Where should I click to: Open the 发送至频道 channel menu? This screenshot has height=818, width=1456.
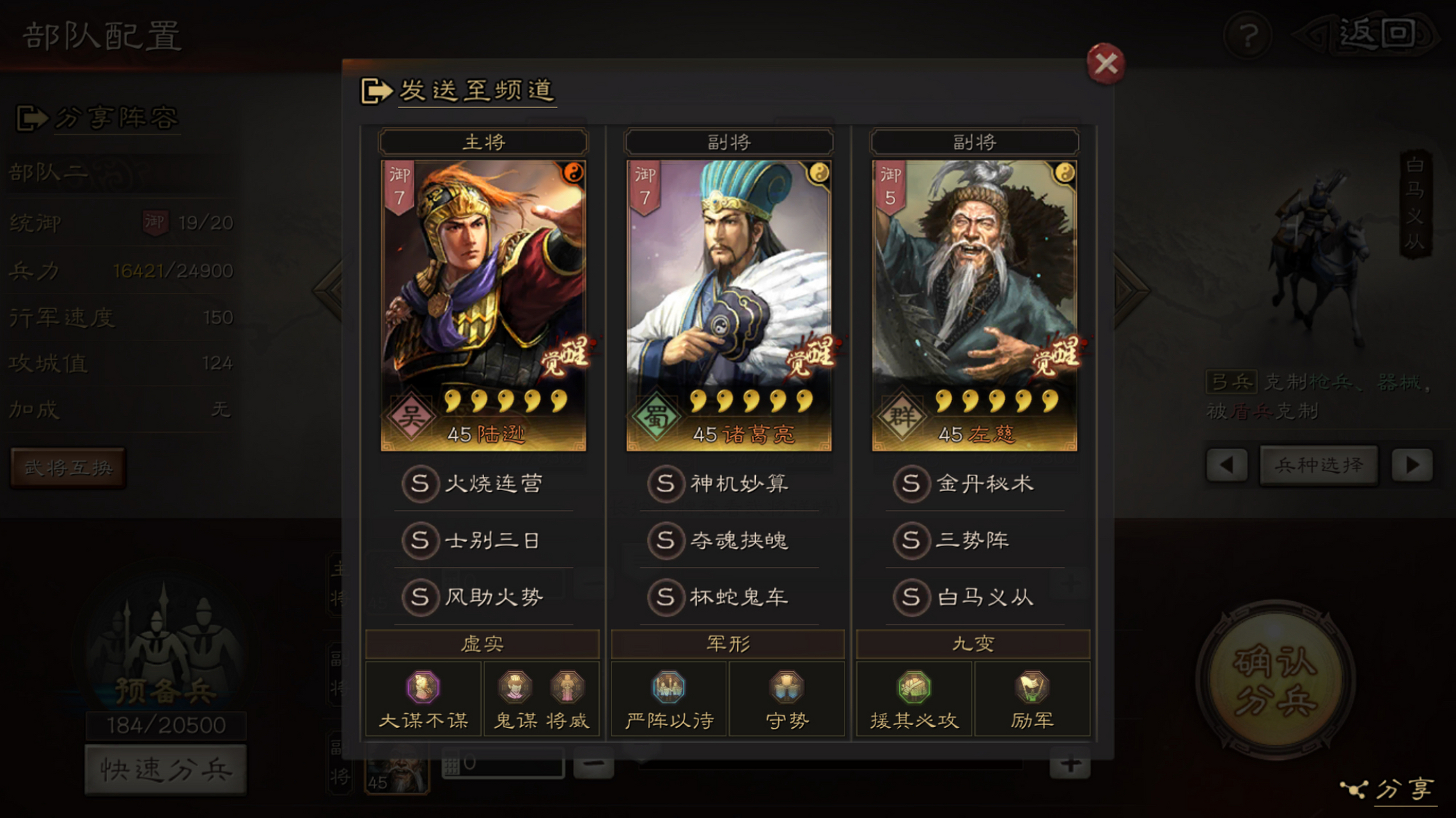(476, 91)
